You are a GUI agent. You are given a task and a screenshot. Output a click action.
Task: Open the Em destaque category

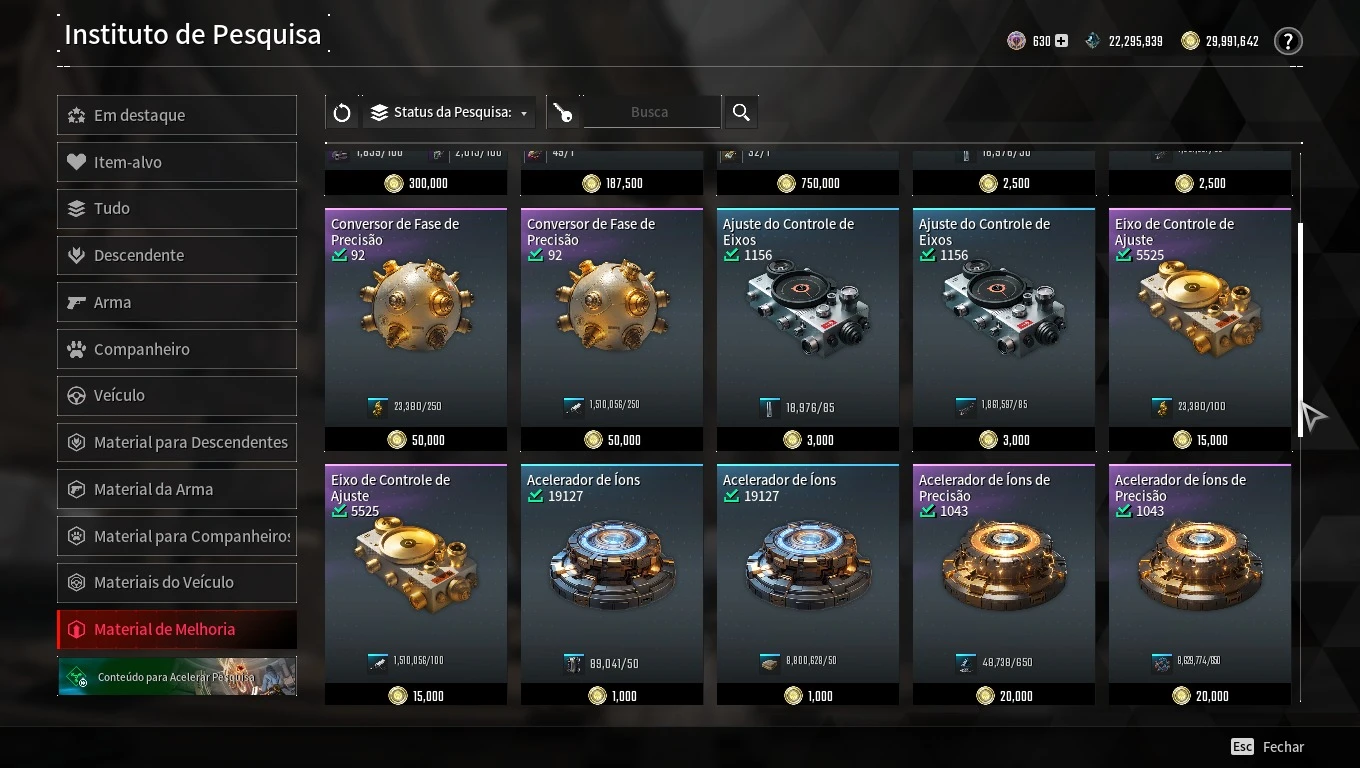pos(177,115)
